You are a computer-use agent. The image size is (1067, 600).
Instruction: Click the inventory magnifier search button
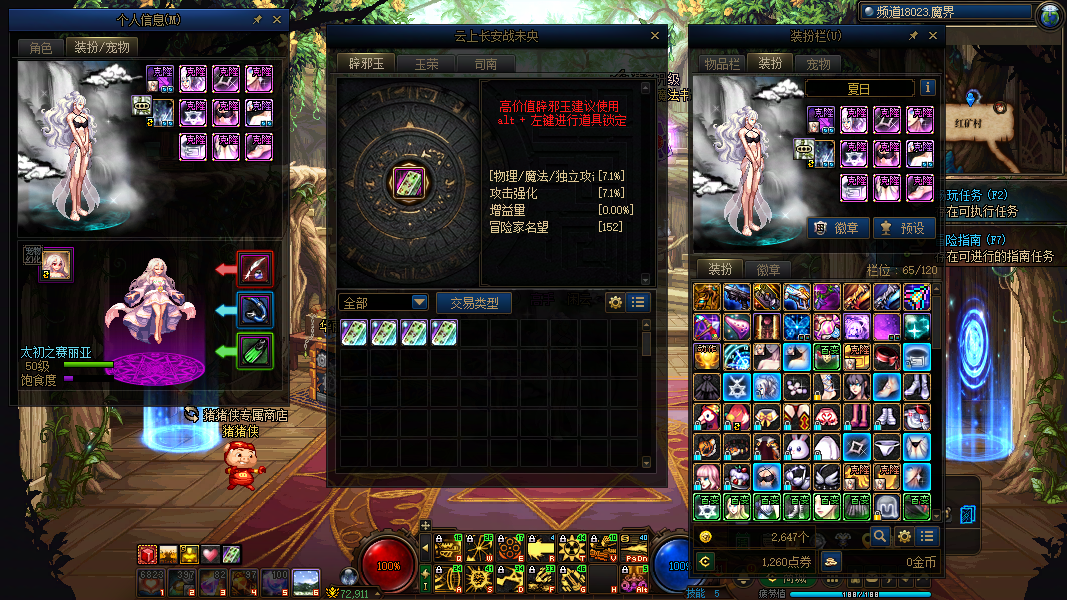[879, 537]
